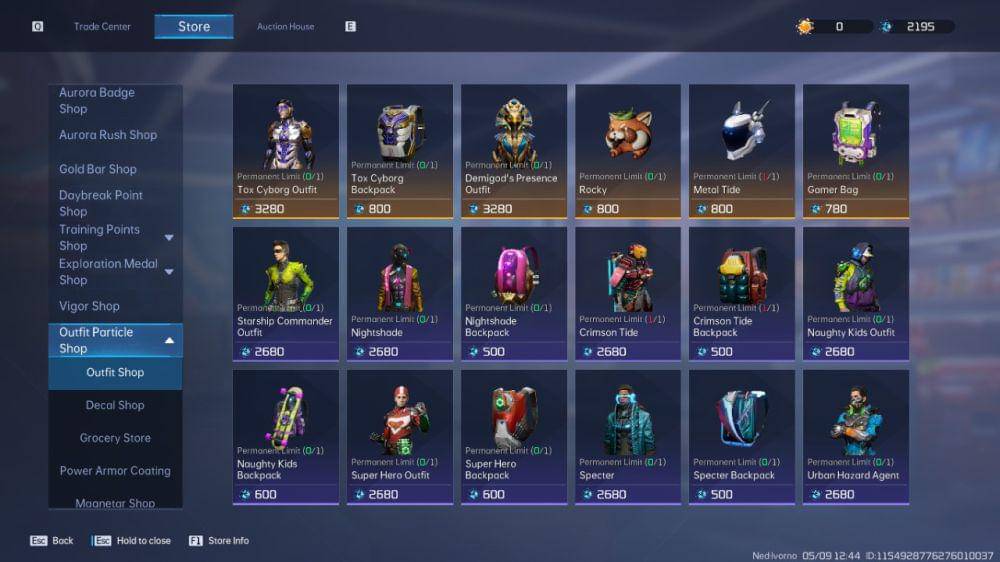Select the Decal Shop subcategory
The image size is (1000, 562).
115,405
